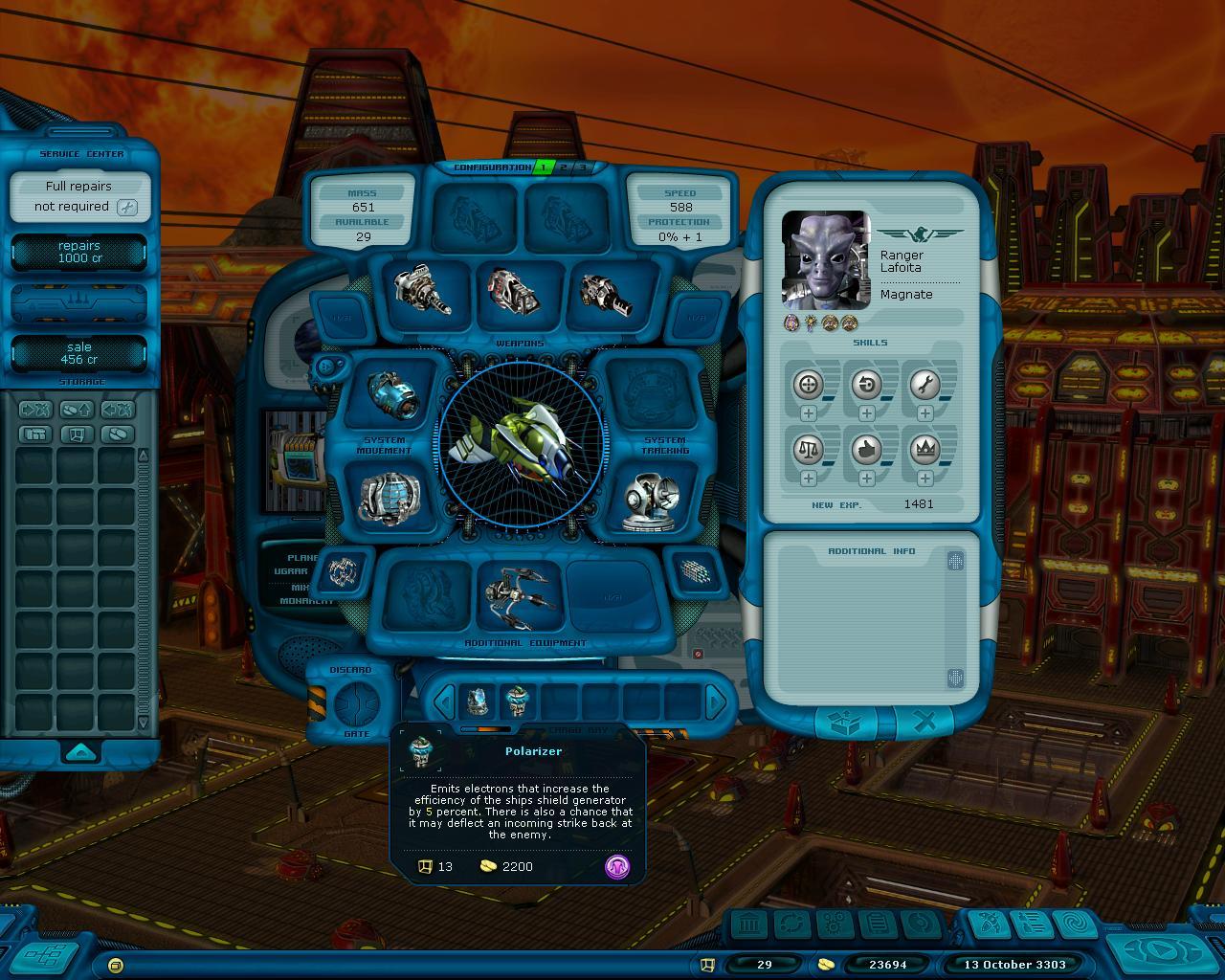Select the engine in the movement system slot
Viewport: 1225px width, 980px height.
(389, 396)
